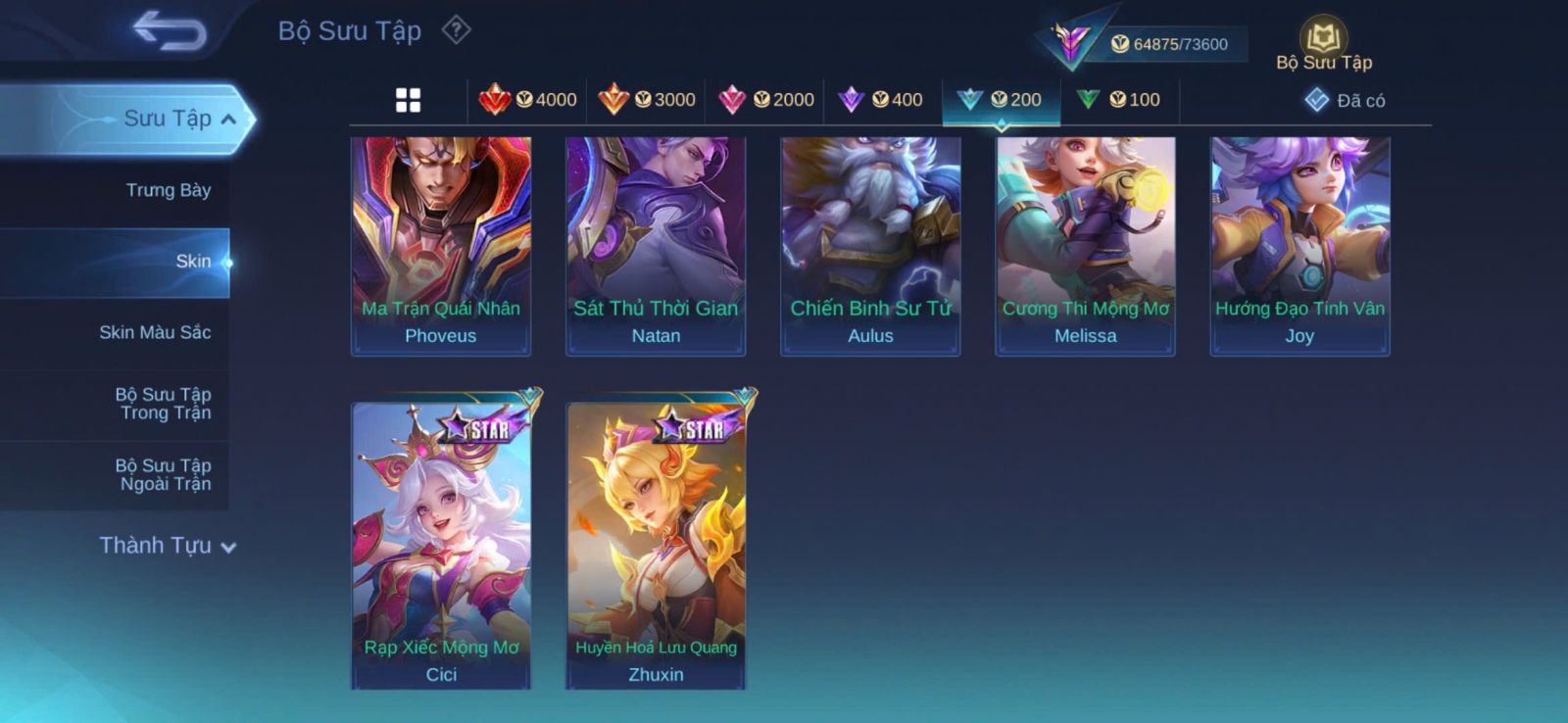Show the 100 point tier skins
Viewport: 1568px width, 723px height.
click(1119, 100)
